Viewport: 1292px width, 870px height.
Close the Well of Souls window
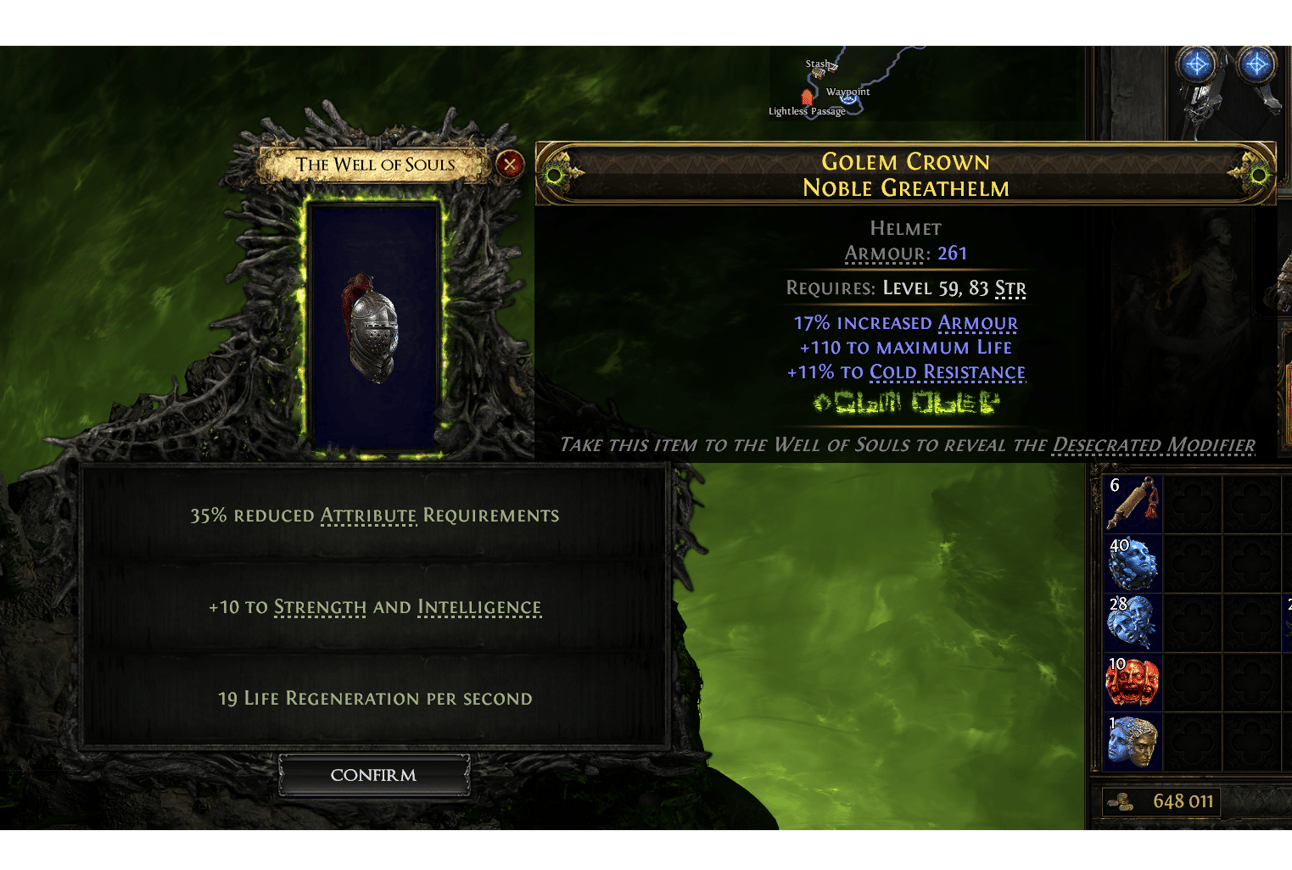tap(510, 164)
